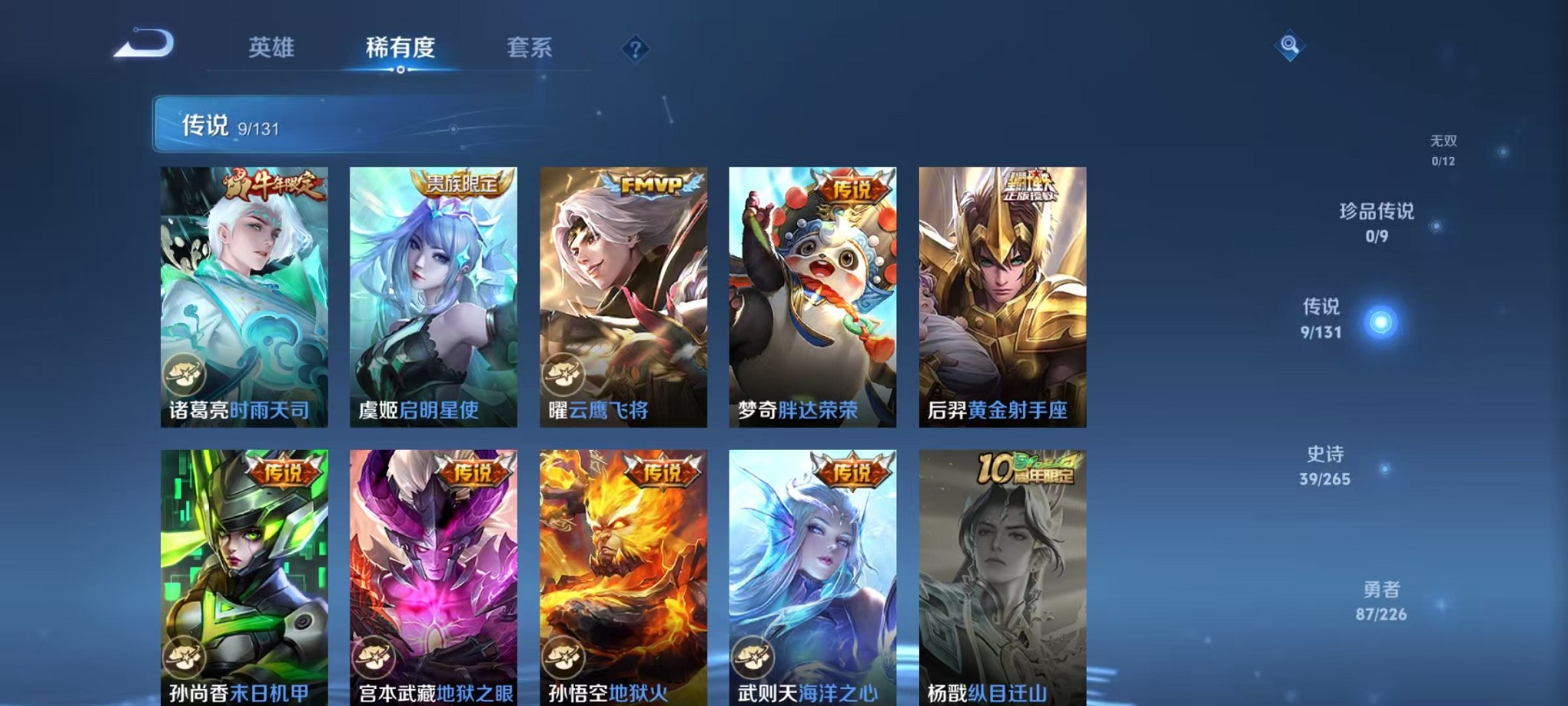
Task: Select the 无双 rarity filter
Action: click(x=1443, y=148)
